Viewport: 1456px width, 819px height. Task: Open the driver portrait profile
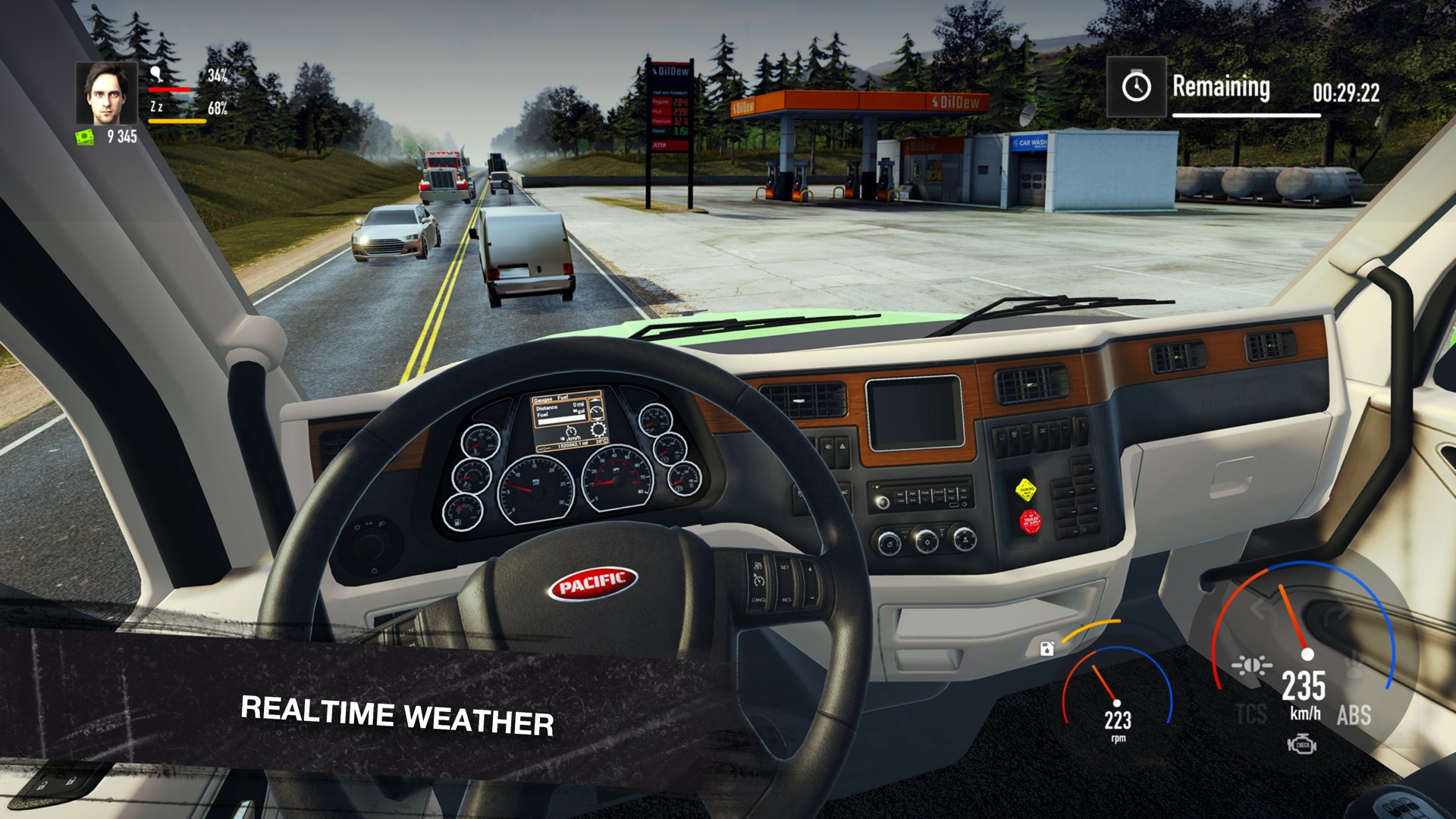106,93
